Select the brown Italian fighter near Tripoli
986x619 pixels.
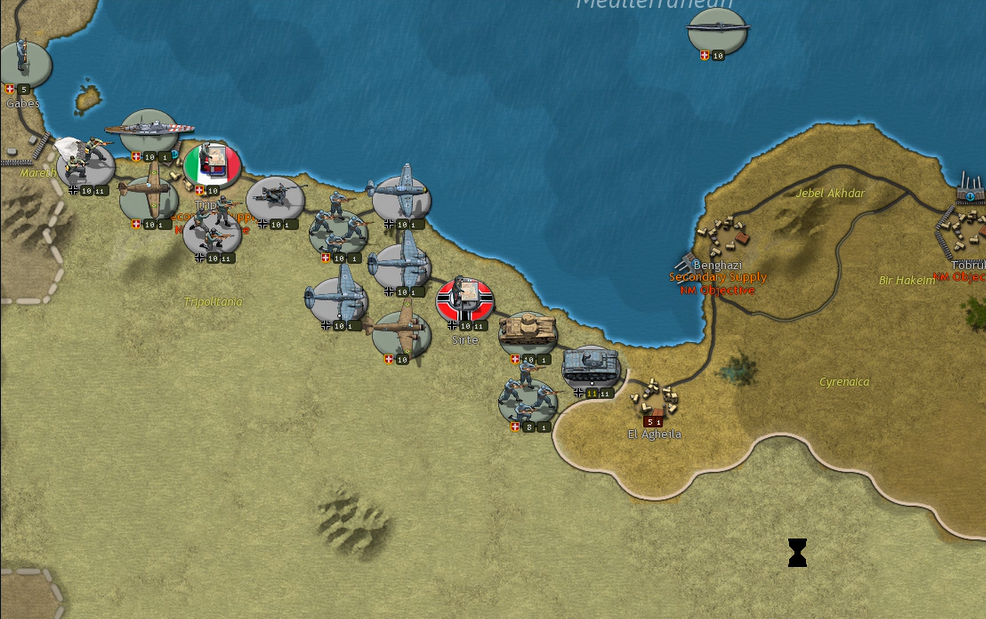[148, 196]
